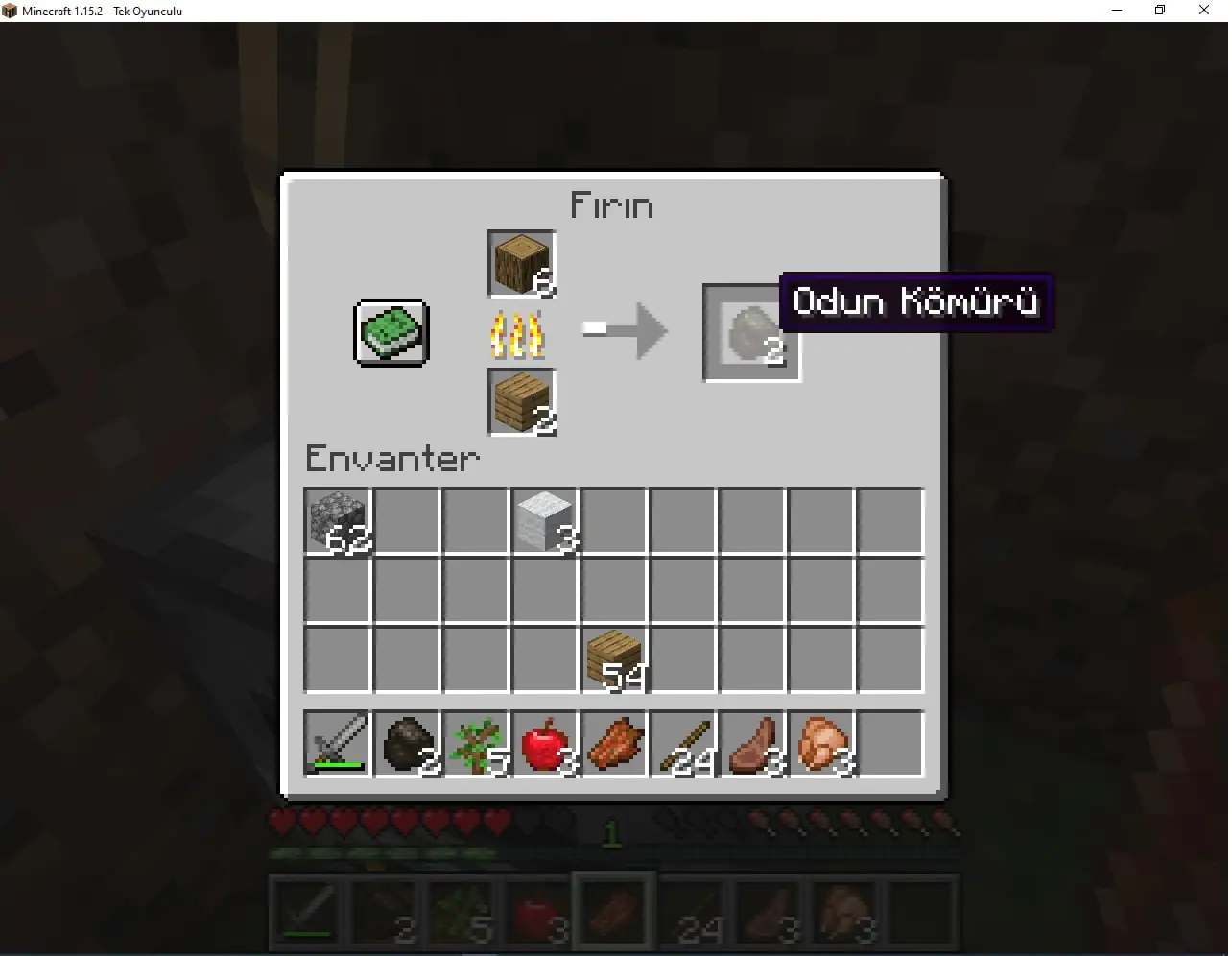The image size is (1232, 956).
Task: Open the recipe book in the furnace
Action: tap(390, 333)
